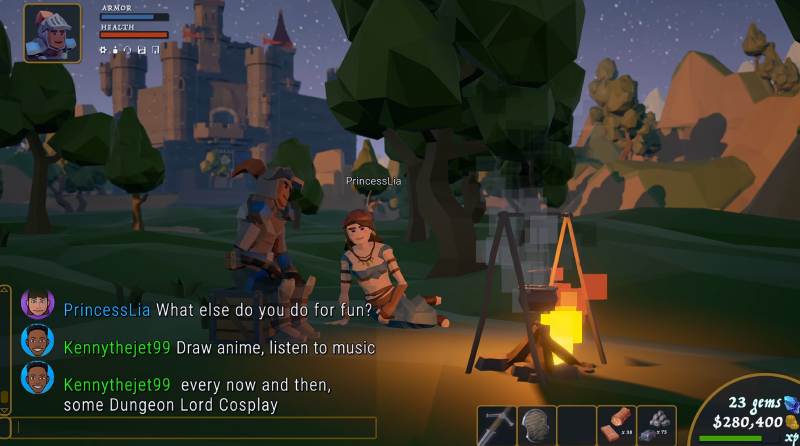Choose the stone ore hotbar slot
Viewport: 800px width, 446px height.
point(656,425)
